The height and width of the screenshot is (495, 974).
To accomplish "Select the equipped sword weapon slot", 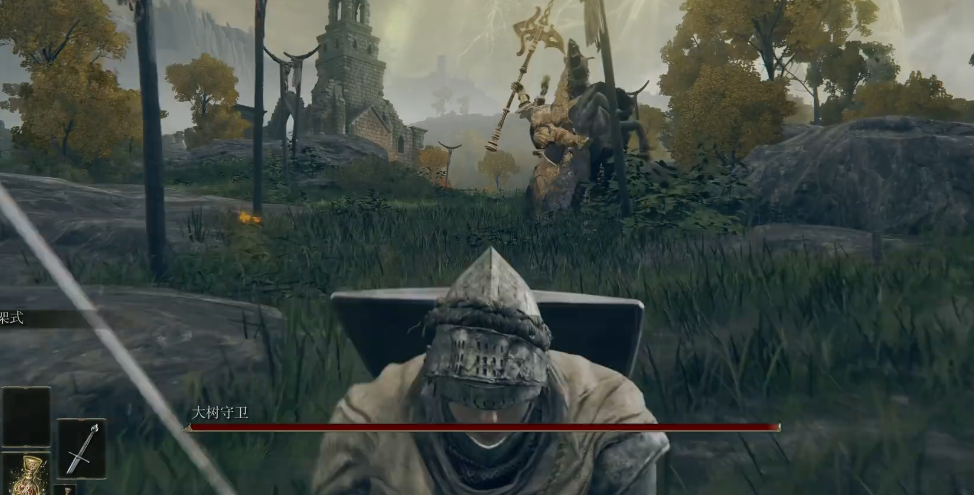I will coord(81,448).
